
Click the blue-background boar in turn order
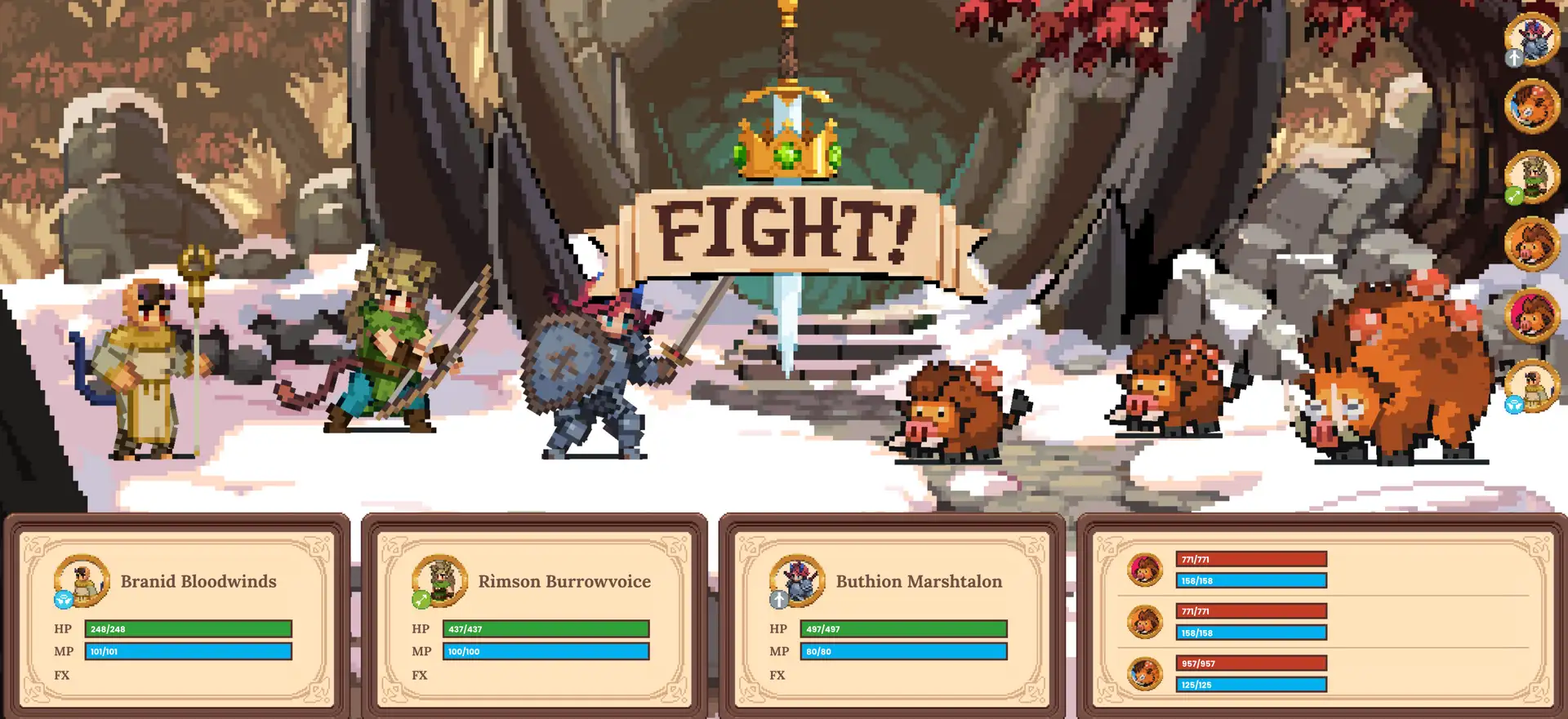click(1532, 106)
